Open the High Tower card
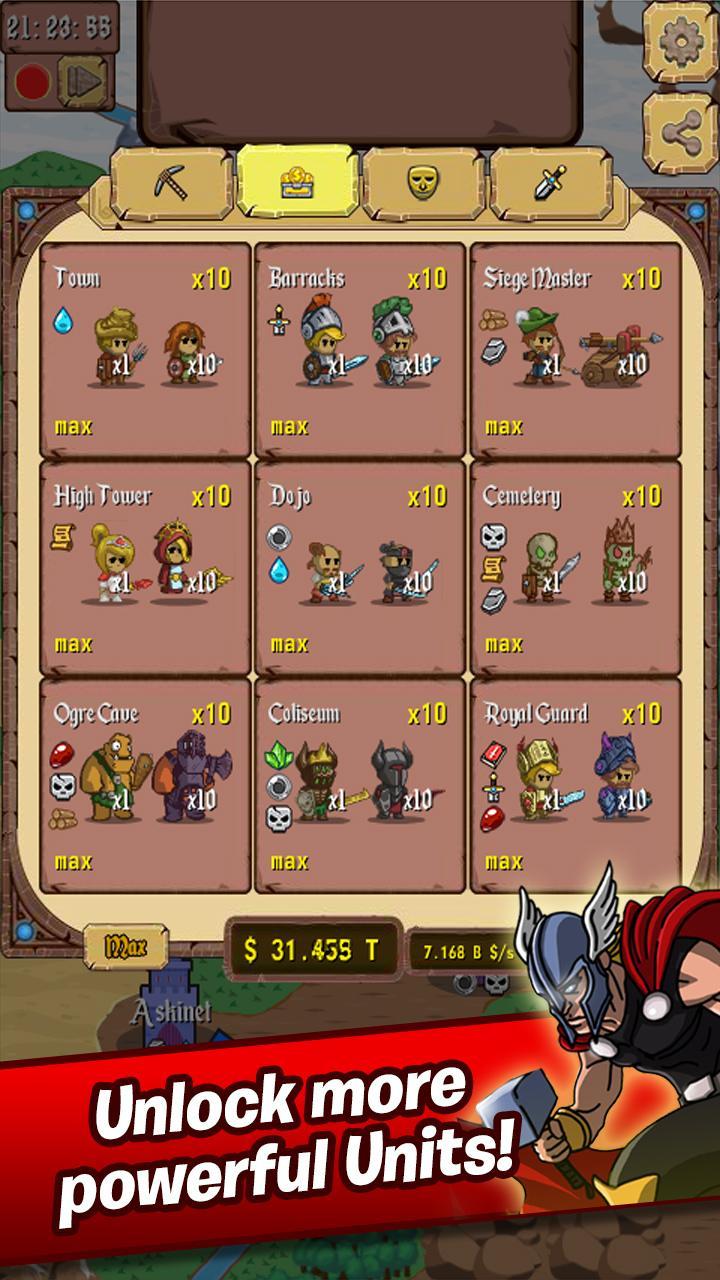 tap(145, 568)
